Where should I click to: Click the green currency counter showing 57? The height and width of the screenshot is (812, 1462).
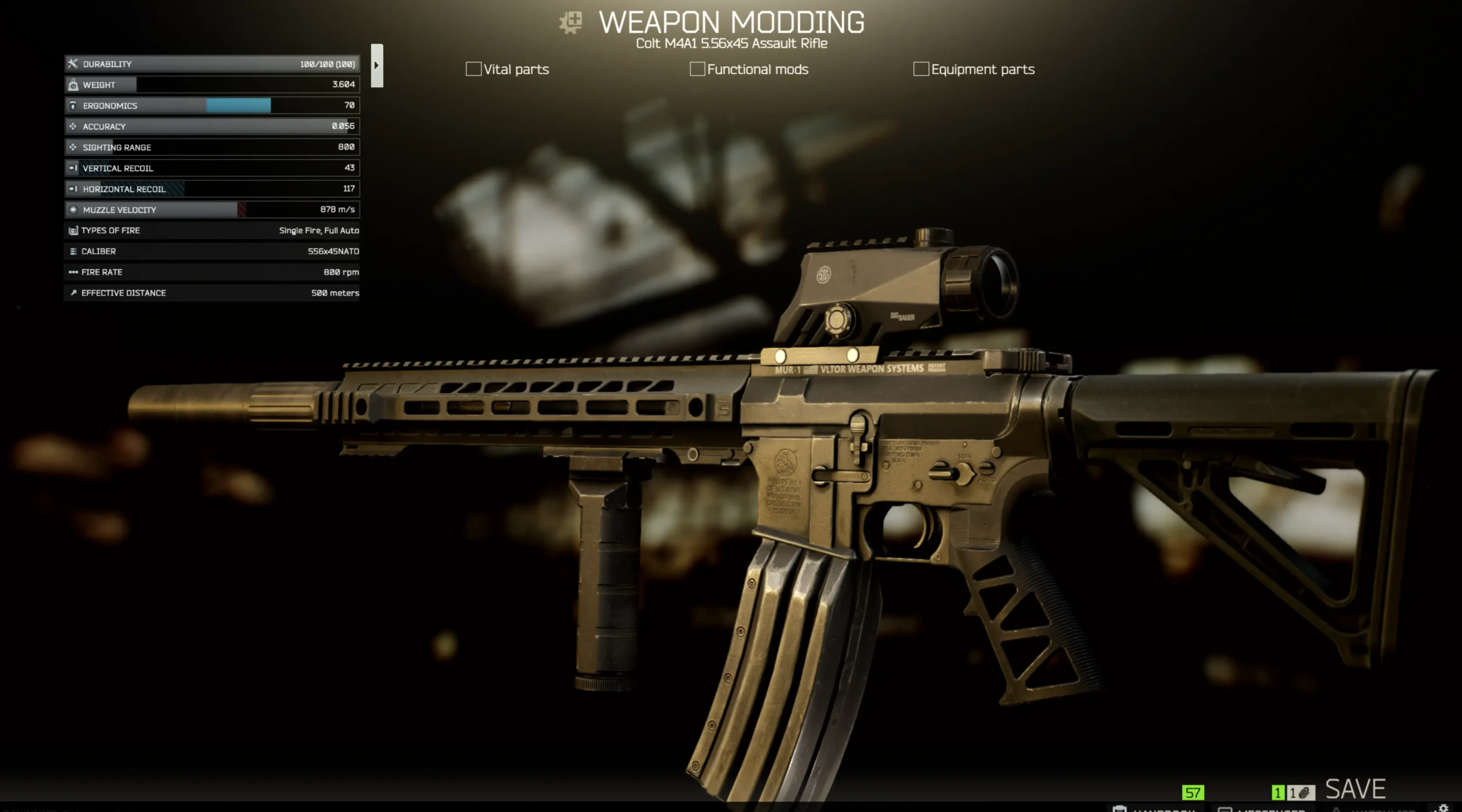[1192, 793]
